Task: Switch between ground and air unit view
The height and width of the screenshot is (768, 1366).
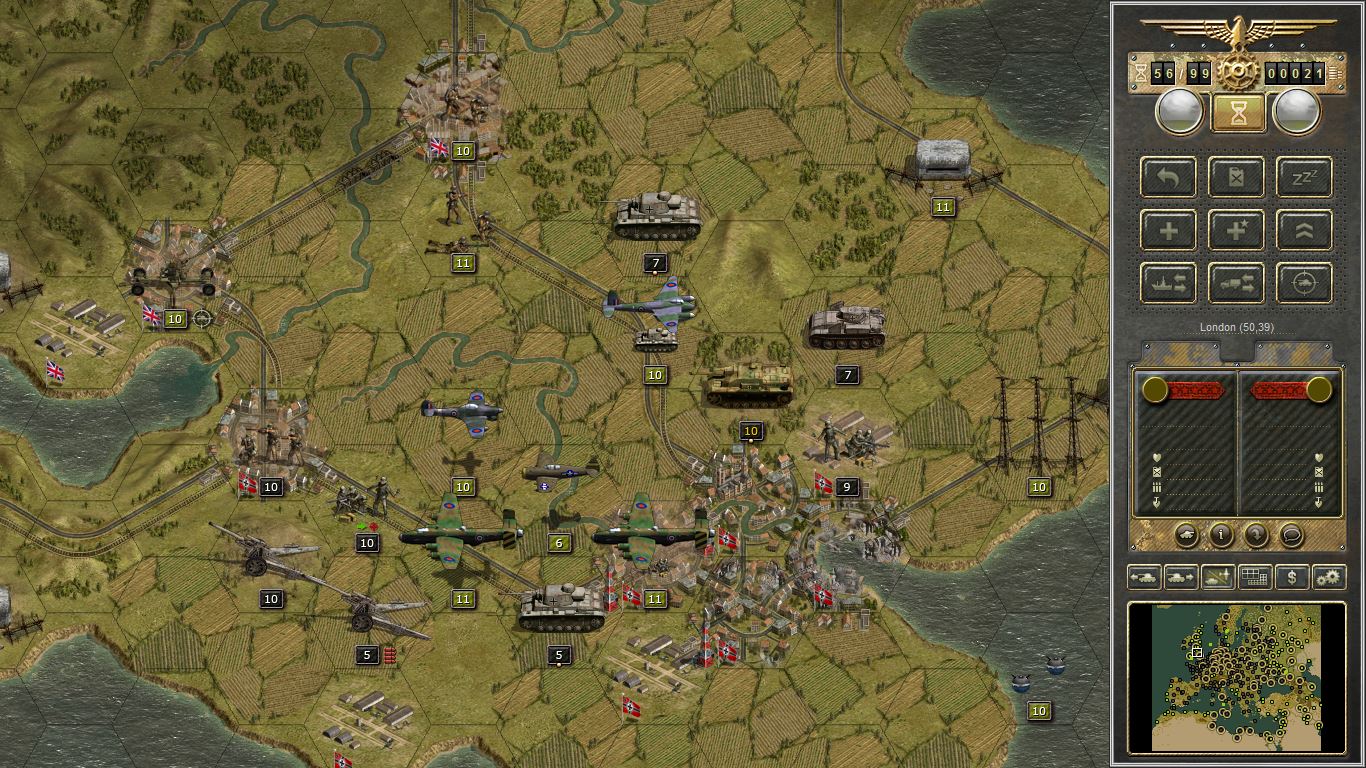Action: point(1217,577)
